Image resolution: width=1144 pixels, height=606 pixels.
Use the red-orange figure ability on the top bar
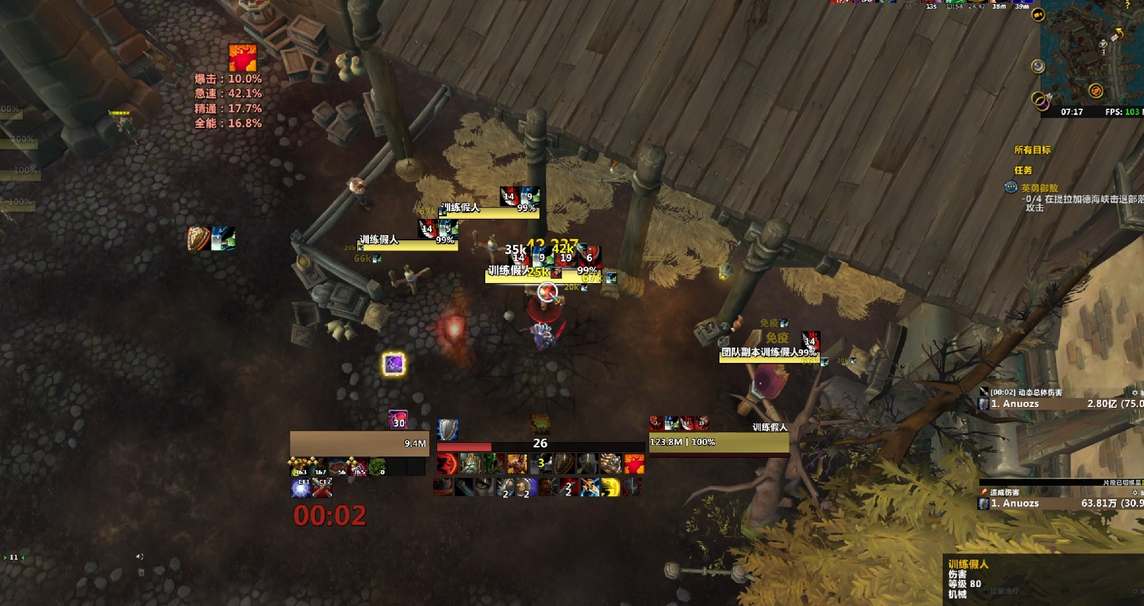click(634, 464)
